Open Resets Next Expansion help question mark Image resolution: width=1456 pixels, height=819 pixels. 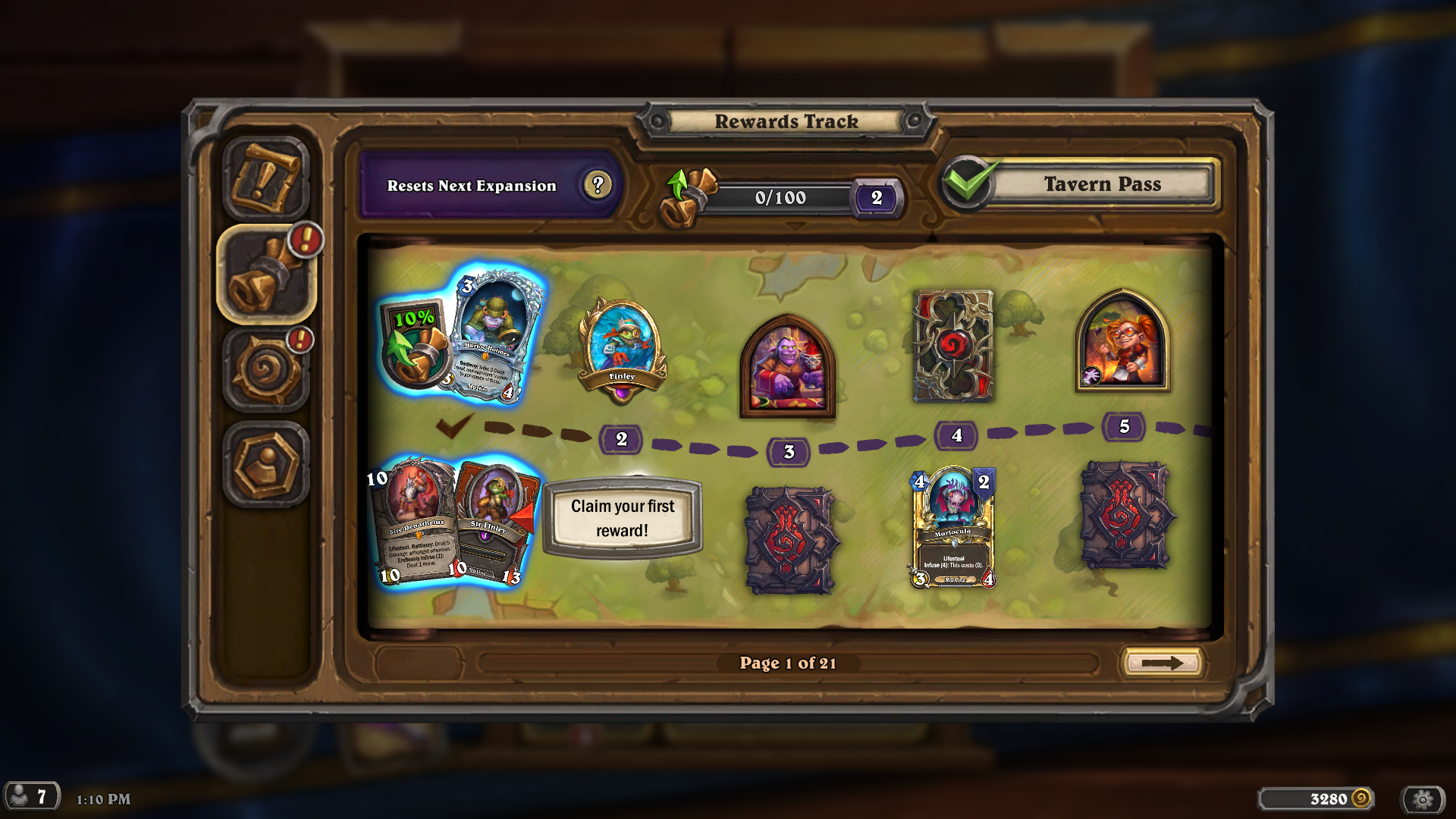click(x=598, y=185)
